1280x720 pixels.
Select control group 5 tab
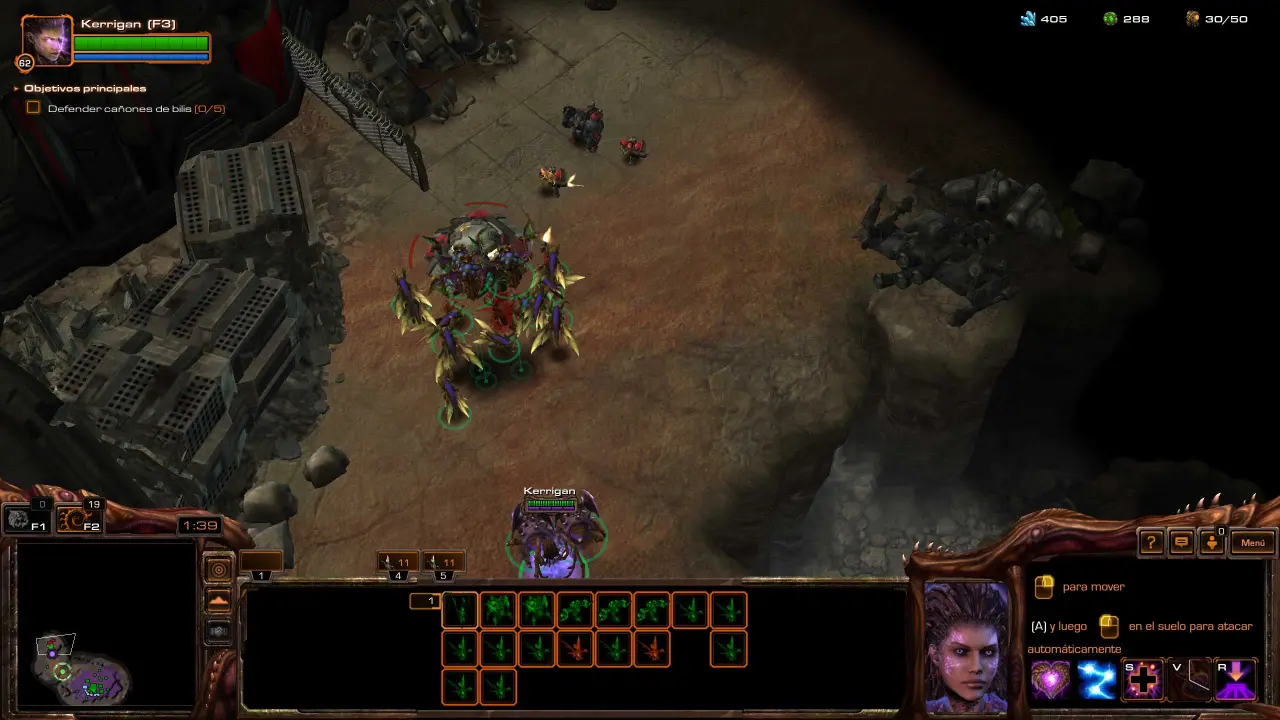(442, 564)
